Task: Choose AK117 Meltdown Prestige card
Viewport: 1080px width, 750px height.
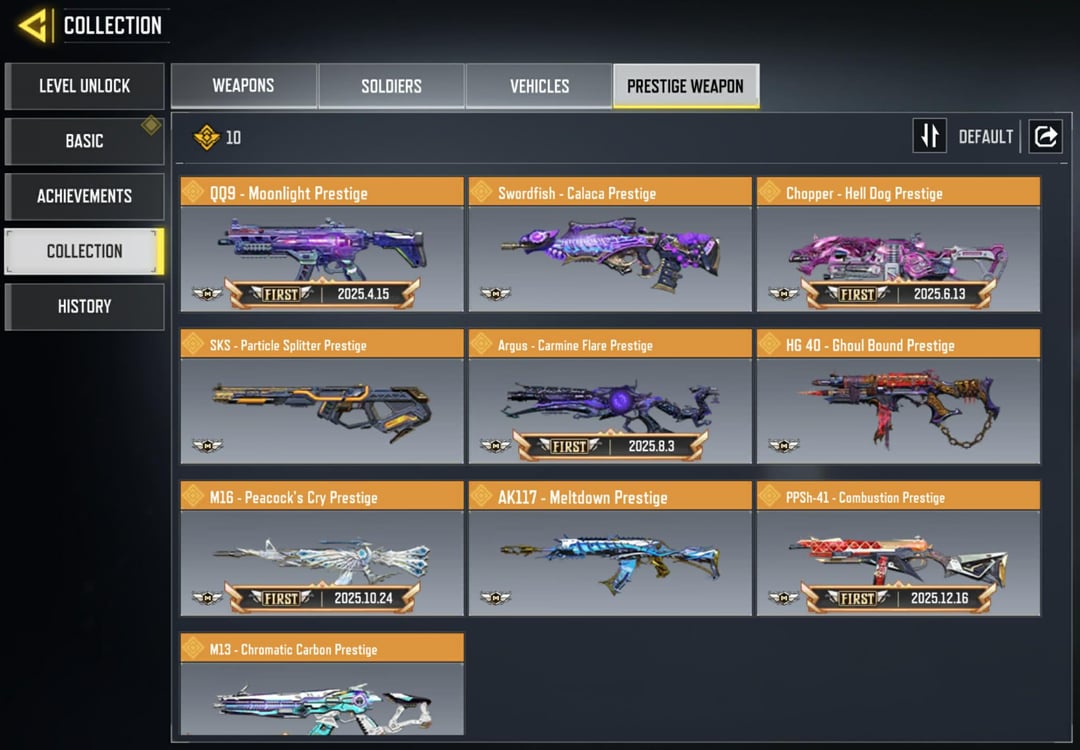Action: [x=610, y=549]
